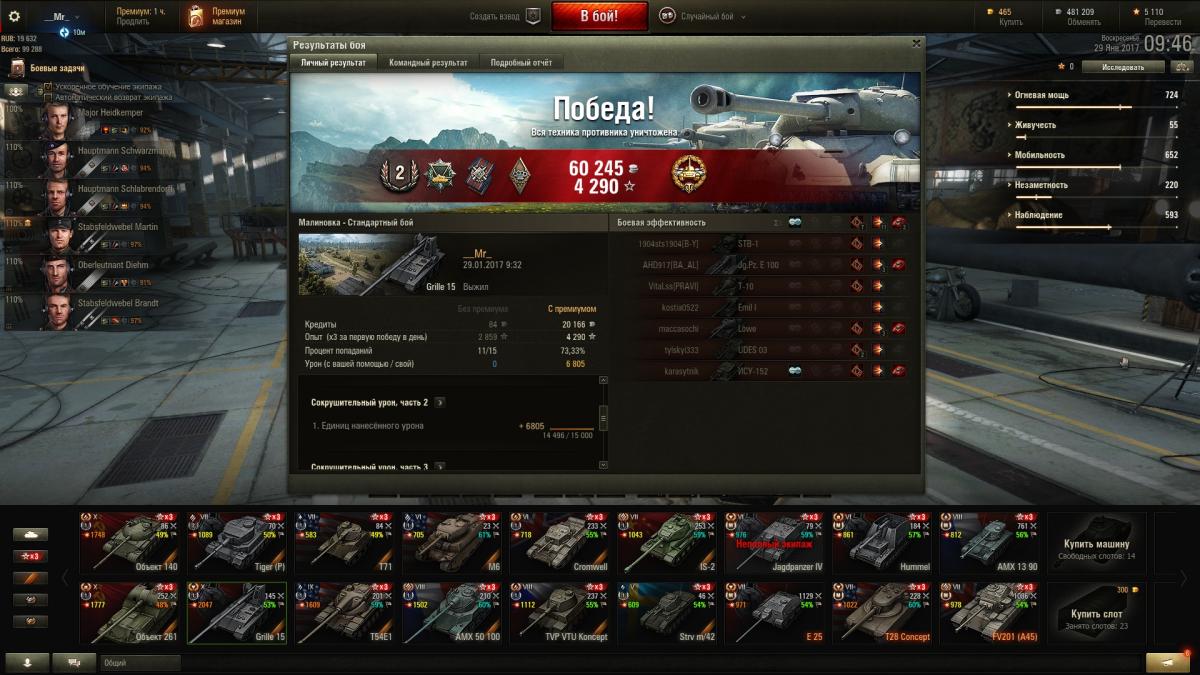This screenshot has width=1200, height=675.
Task: Open the settings gear menu
Action: pyautogui.click(x=14, y=16)
